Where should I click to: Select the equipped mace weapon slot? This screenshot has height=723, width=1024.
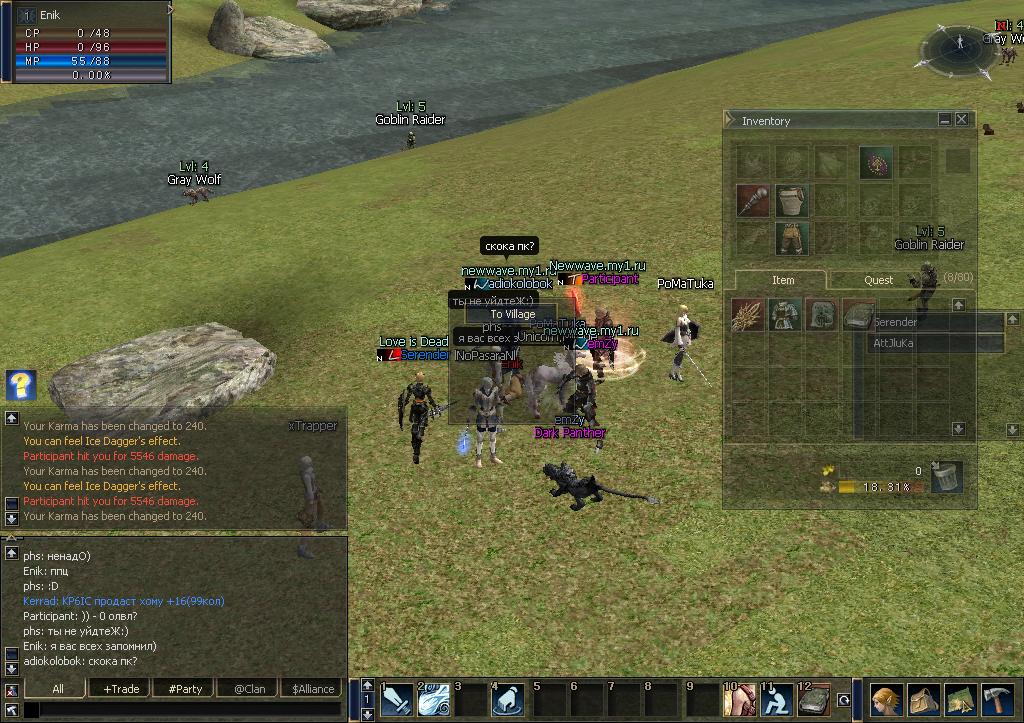tap(752, 200)
